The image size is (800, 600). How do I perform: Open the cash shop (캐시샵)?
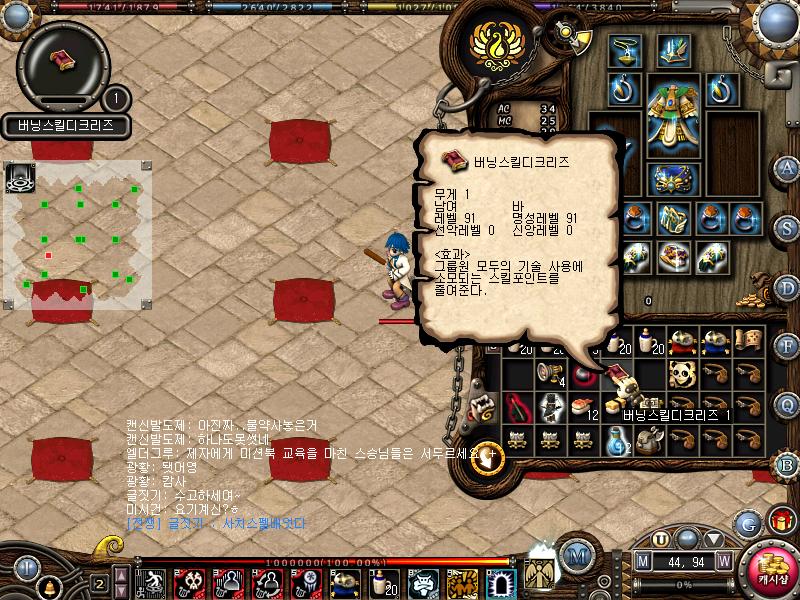click(769, 567)
